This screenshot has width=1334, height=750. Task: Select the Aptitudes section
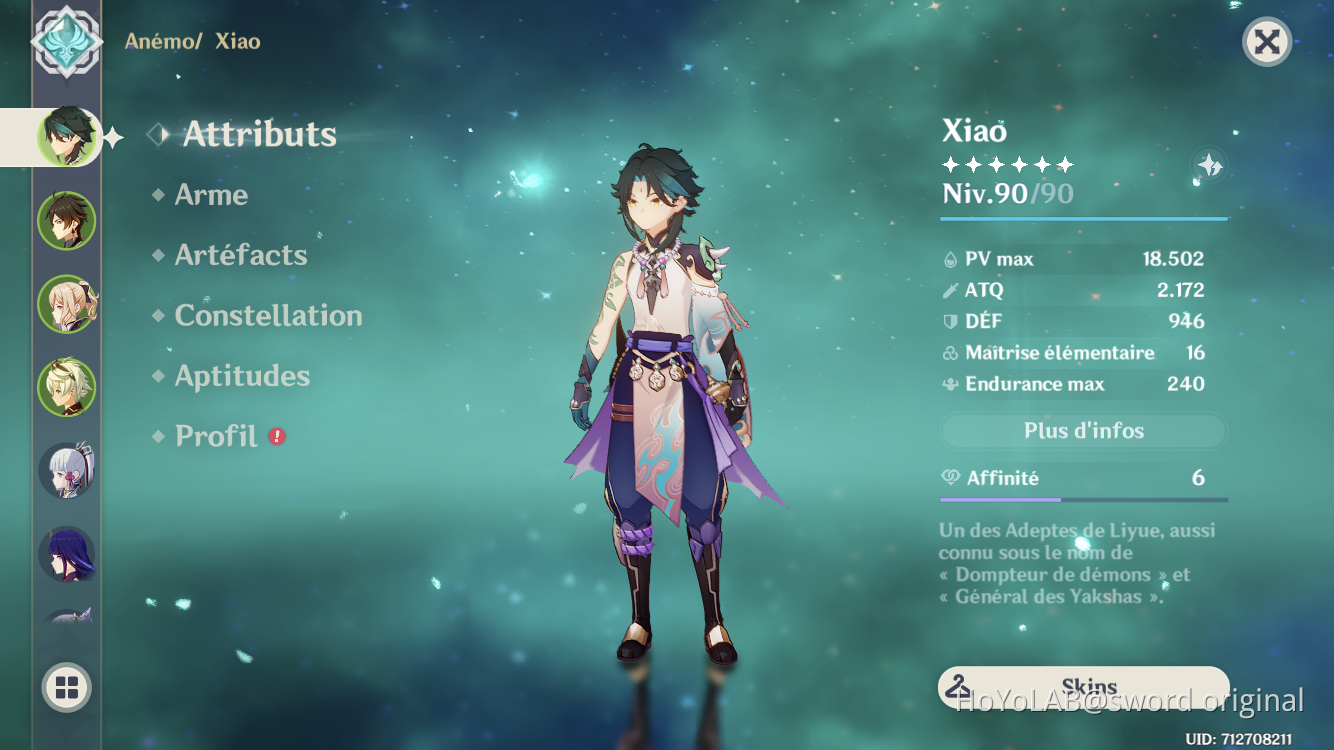pos(242,376)
